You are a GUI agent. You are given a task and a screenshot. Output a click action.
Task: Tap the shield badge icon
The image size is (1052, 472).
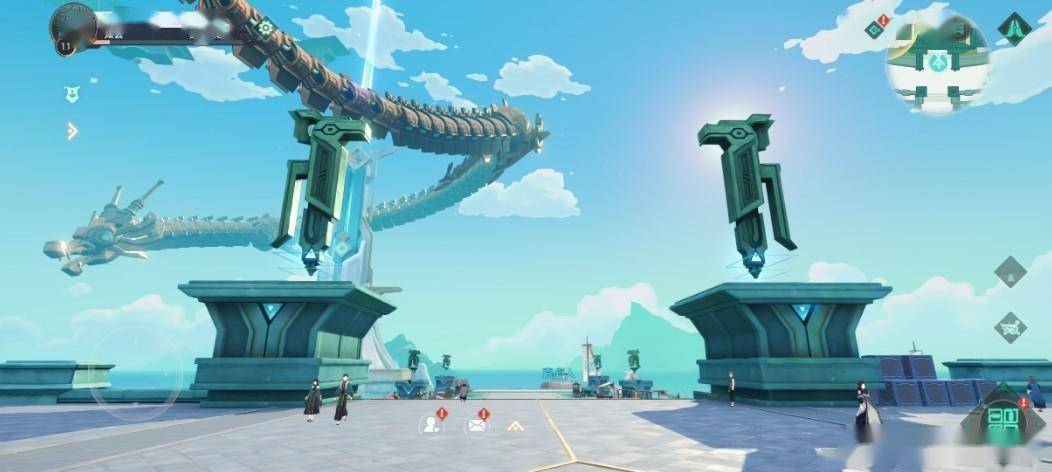[72, 94]
